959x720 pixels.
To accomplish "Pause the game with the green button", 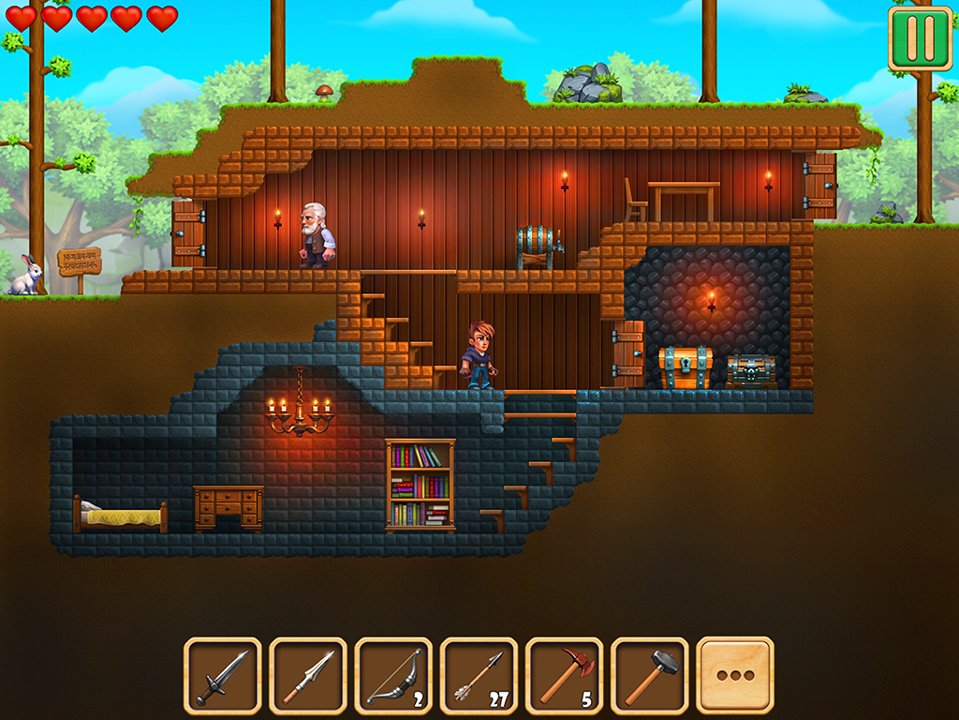I will (x=919, y=38).
